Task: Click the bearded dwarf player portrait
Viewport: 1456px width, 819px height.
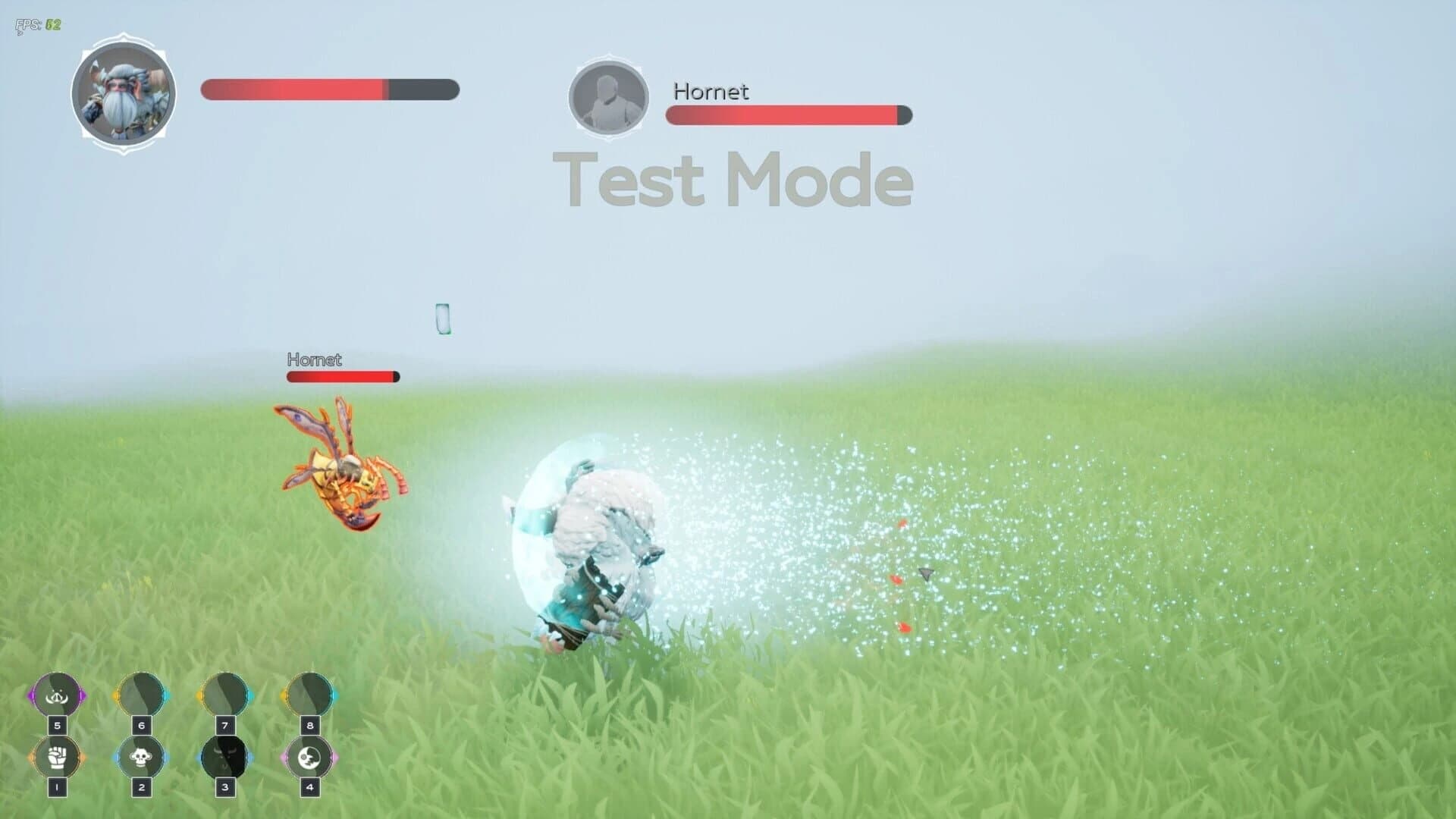Action: [x=124, y=94]
